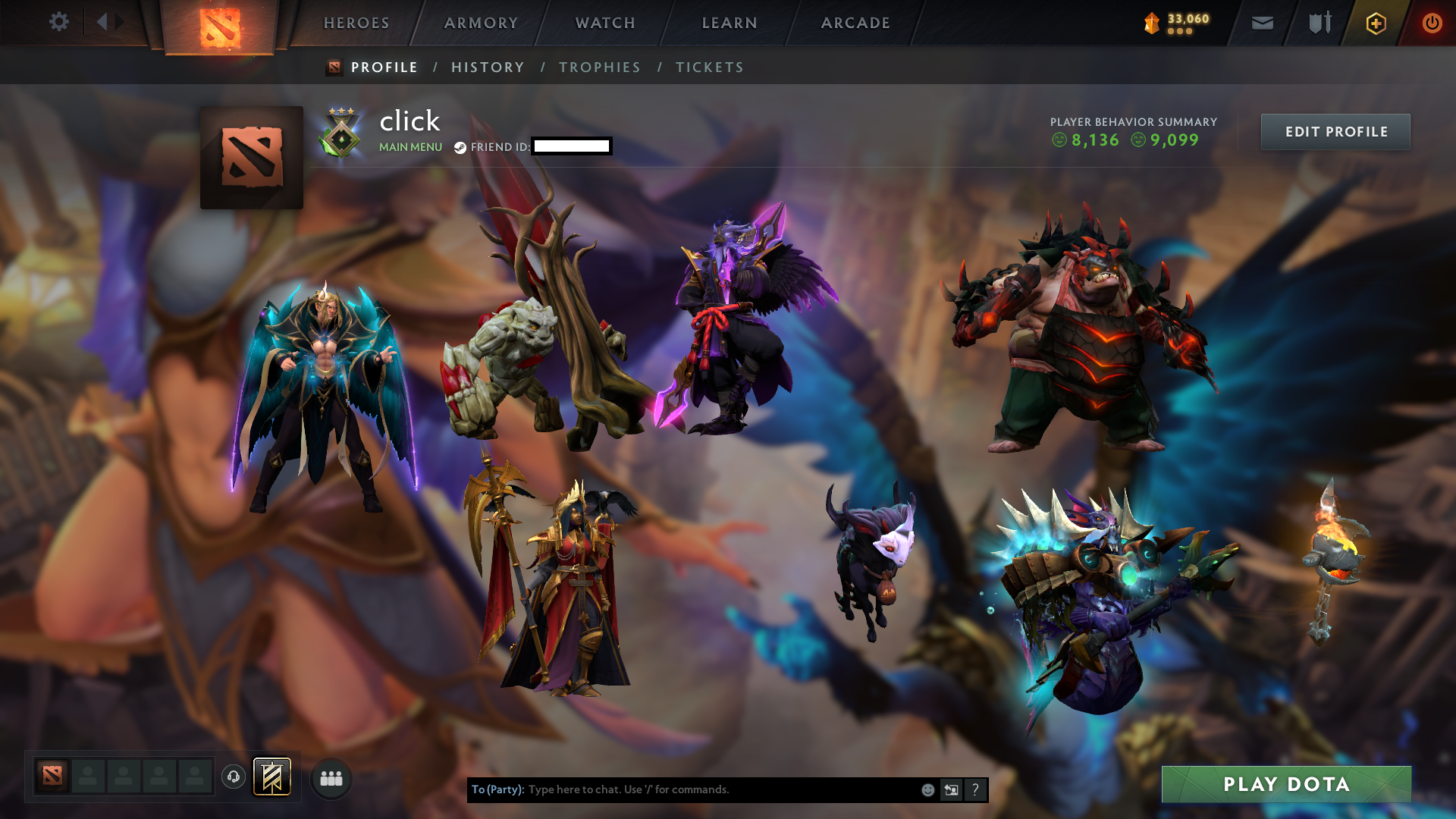Open the emoticon picker in chat bar

coord(927,789)
